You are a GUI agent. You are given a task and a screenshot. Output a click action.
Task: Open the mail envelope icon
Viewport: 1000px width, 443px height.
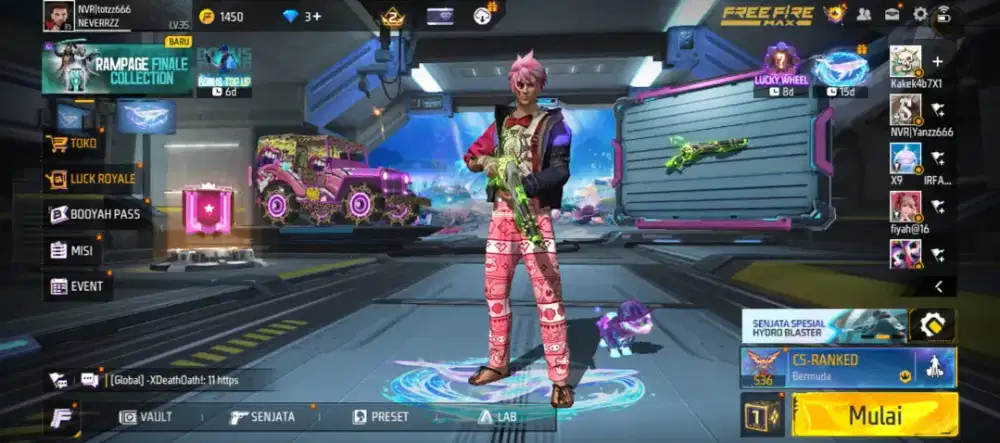(x=891, y=15)
